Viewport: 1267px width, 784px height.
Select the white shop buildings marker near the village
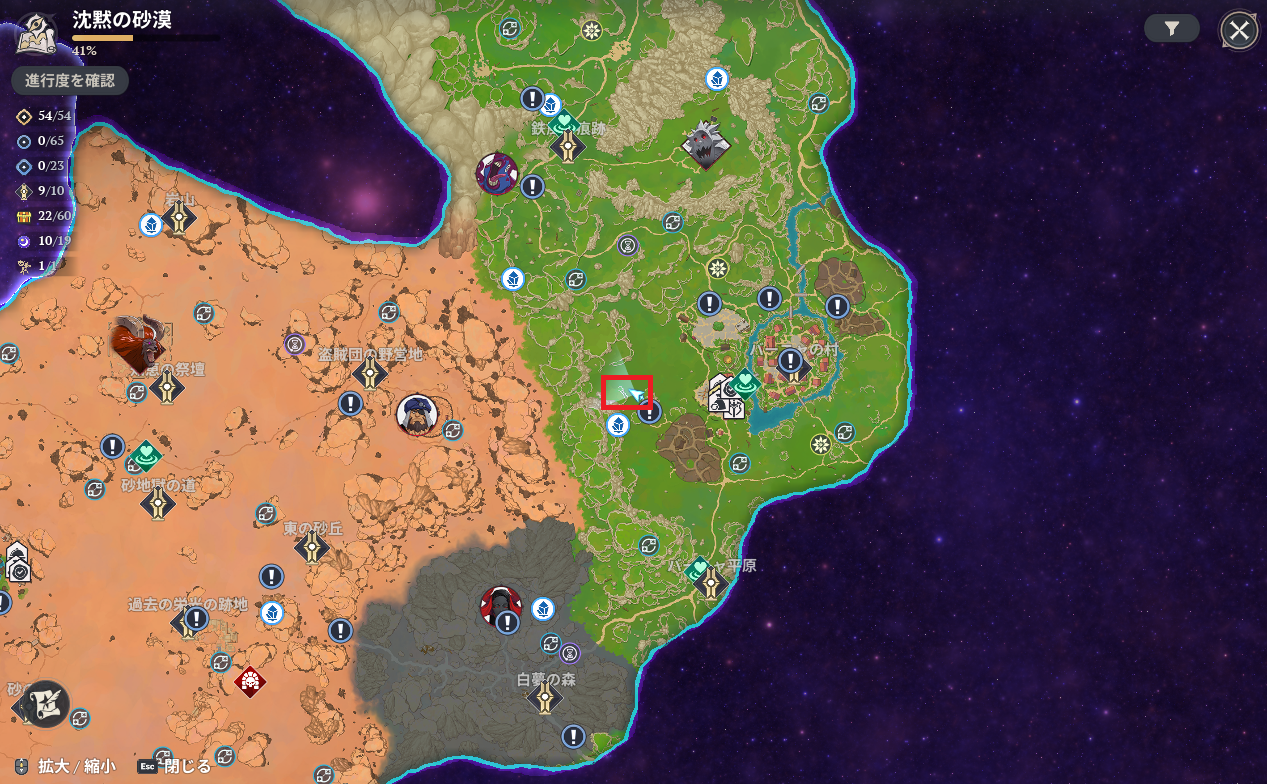725,397
